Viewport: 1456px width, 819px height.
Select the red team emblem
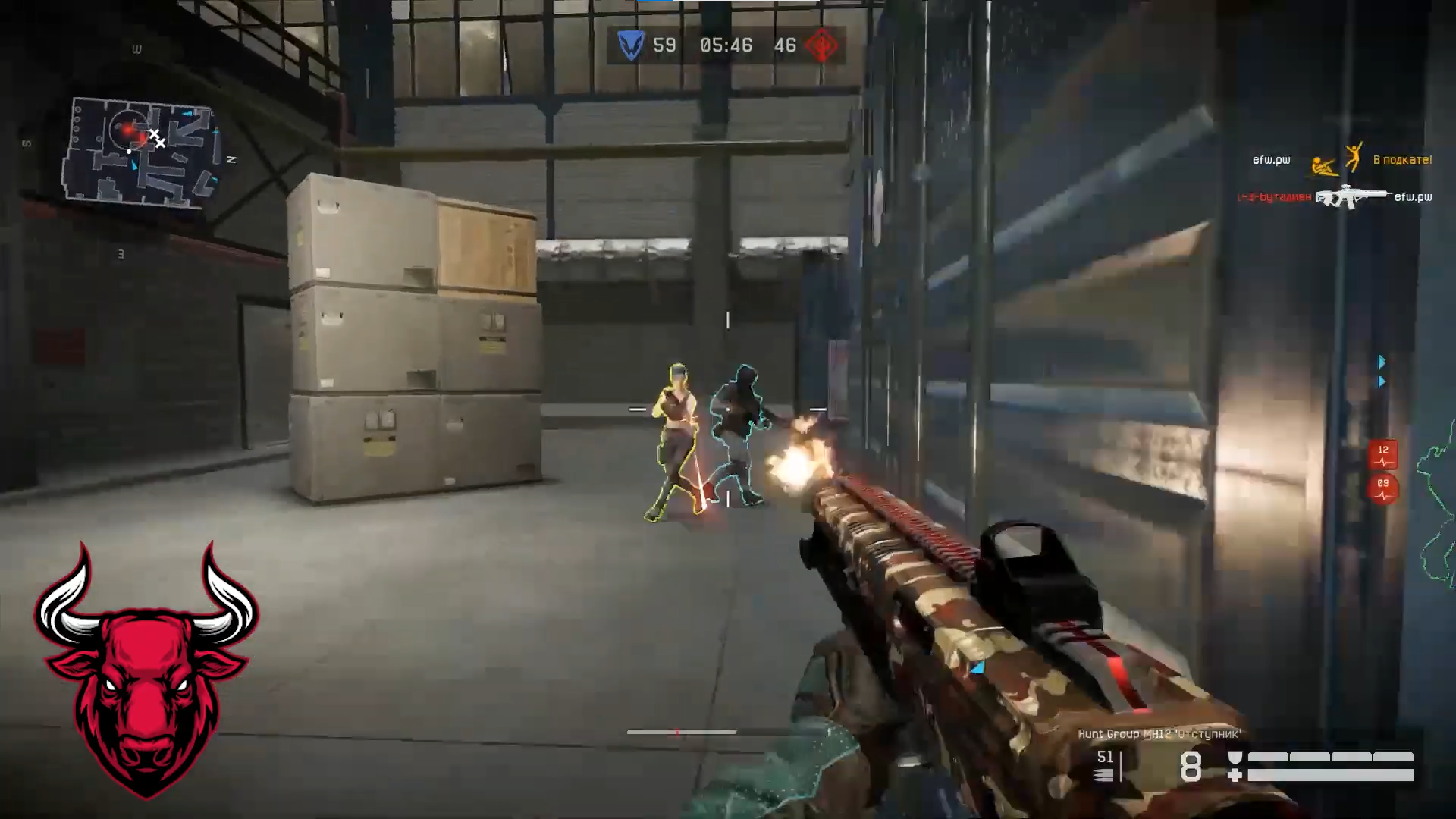click(x=821, y=45)
